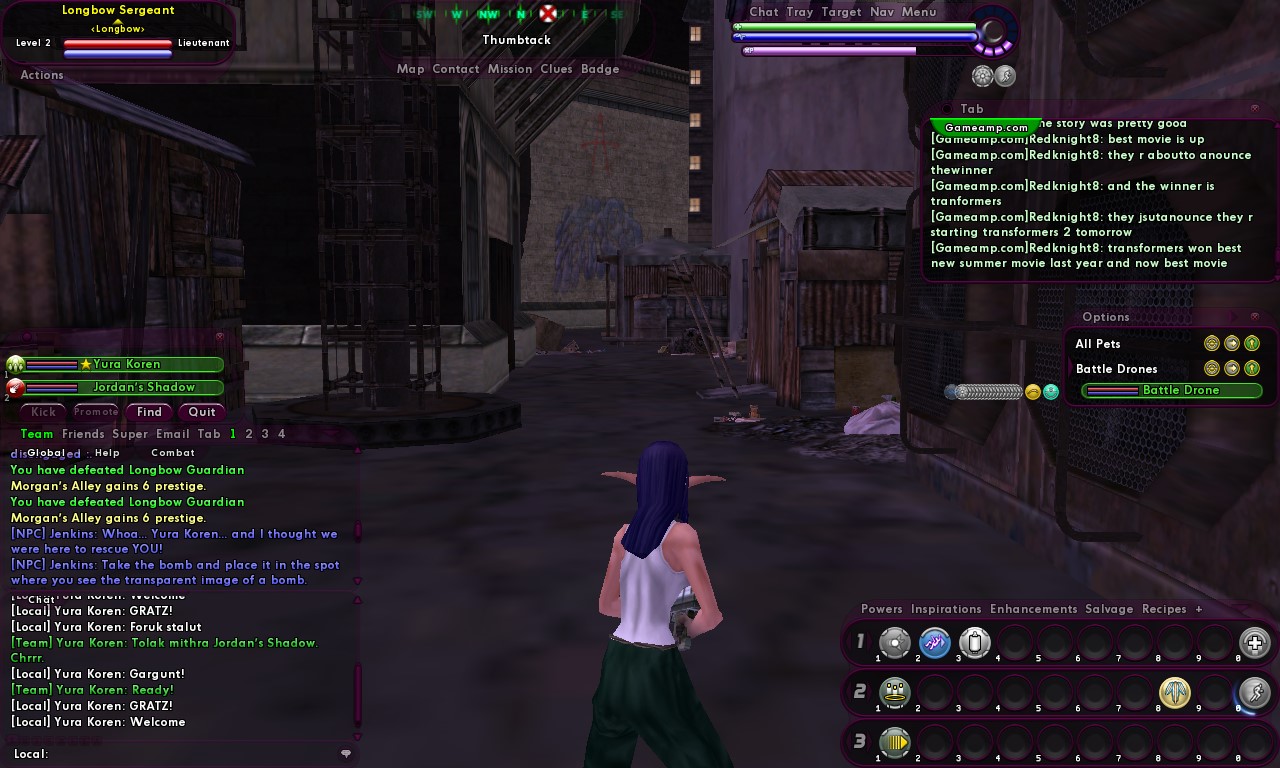
Task: Open the Enhancements window
Action: pos(1033,609)
